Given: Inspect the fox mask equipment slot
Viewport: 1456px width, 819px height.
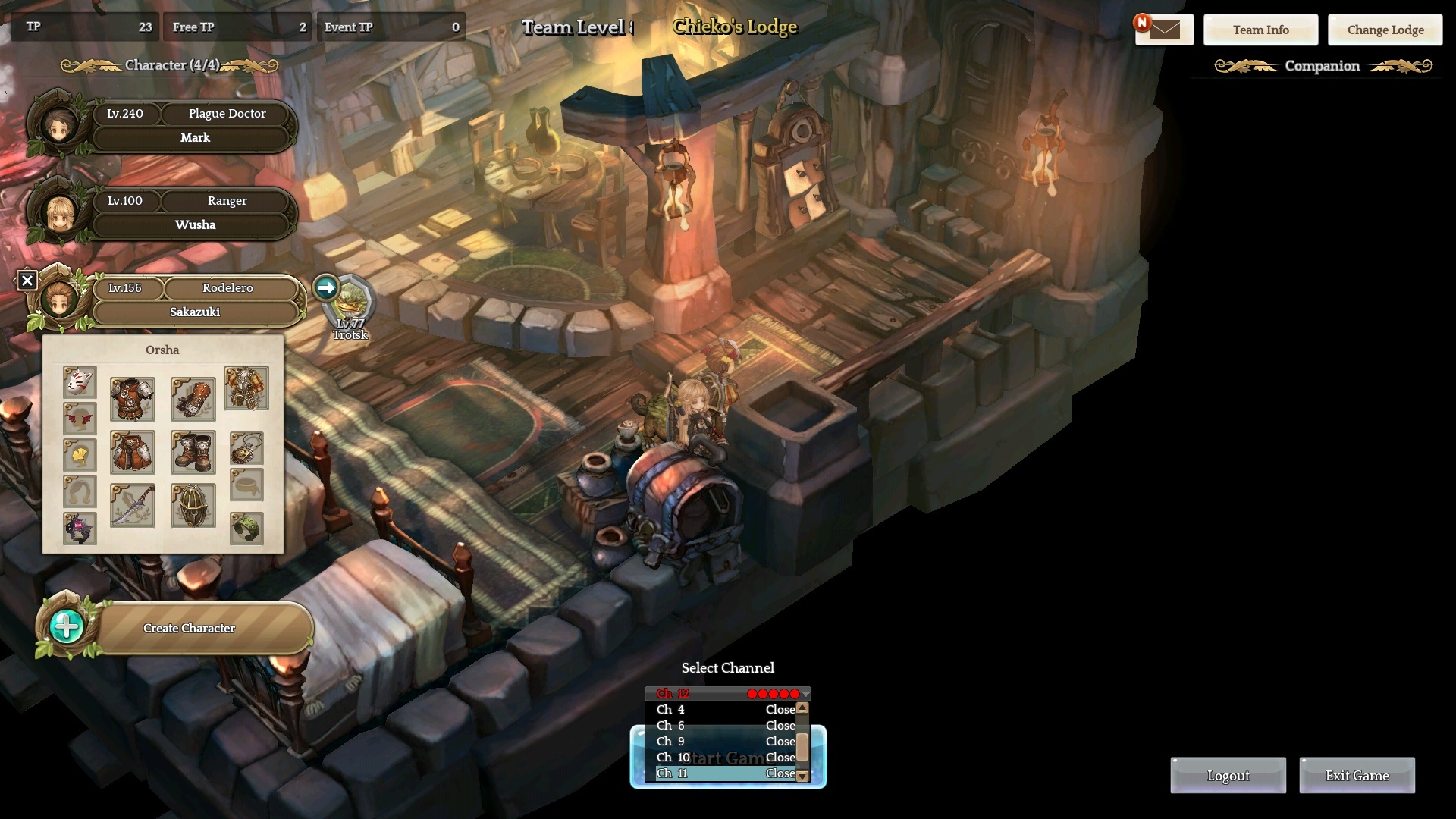Looking at the screenshot, I should pos(80,382).
